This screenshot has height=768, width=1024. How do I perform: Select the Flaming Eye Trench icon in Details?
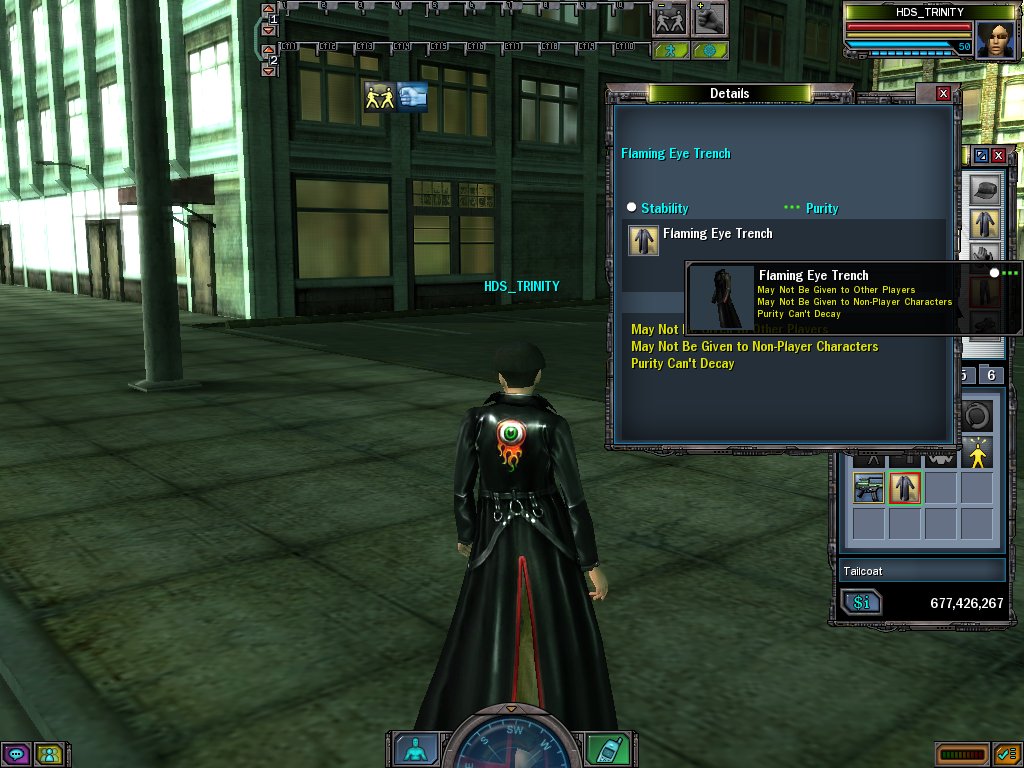[643, 240]
